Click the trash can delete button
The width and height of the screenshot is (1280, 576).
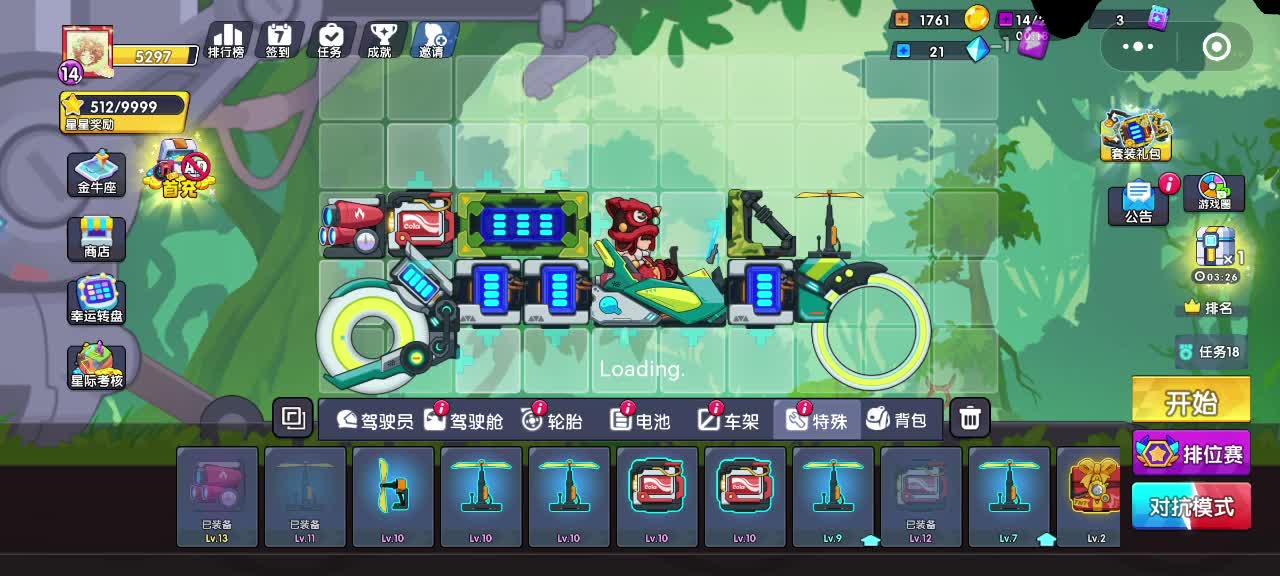point(969,419)
